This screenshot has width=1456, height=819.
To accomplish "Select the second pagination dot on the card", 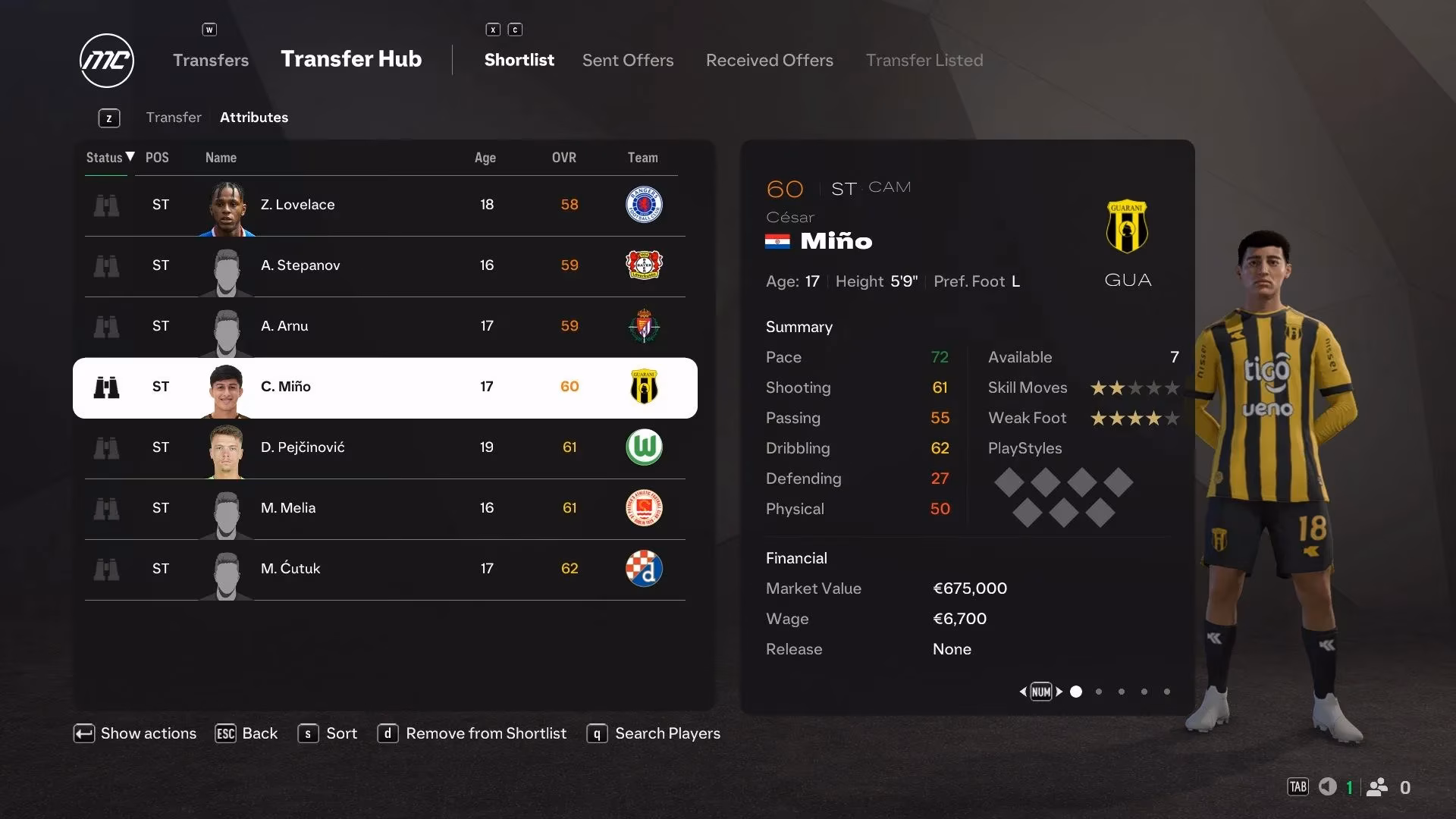I will (x=1098, y=692).
